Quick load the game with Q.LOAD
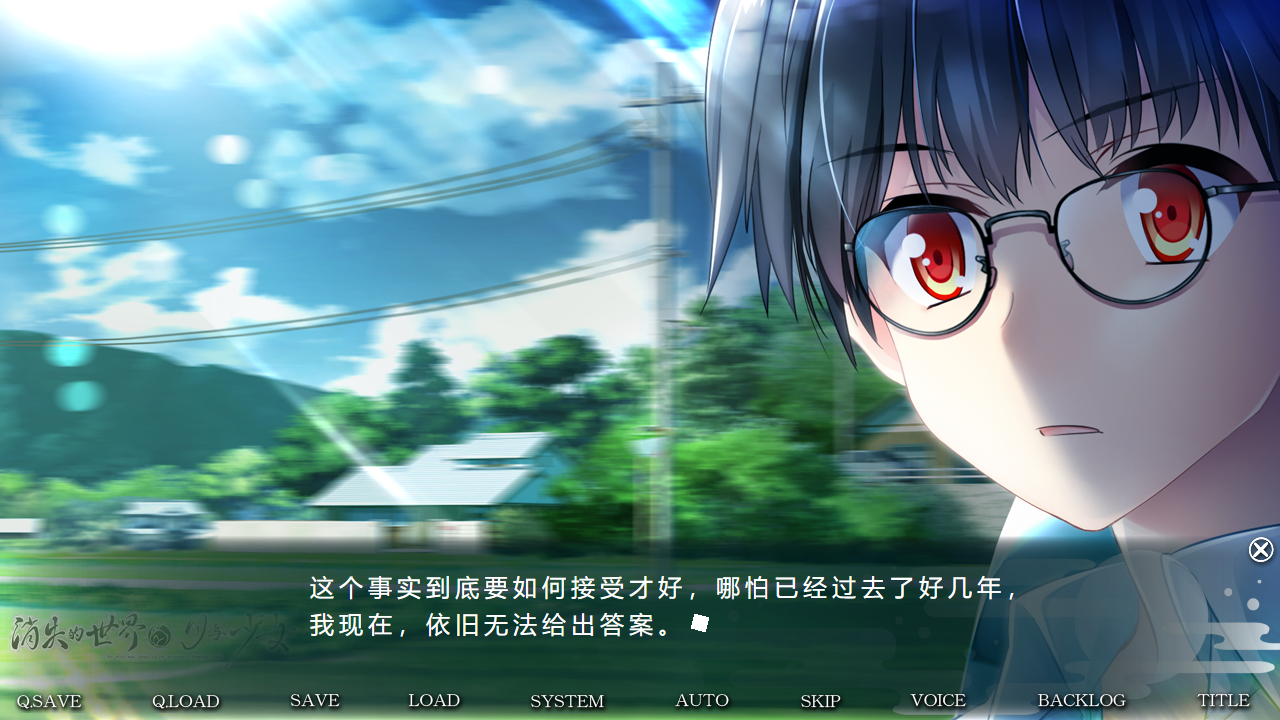Viewport: 1280px width, 720px height. coord(186,701)
